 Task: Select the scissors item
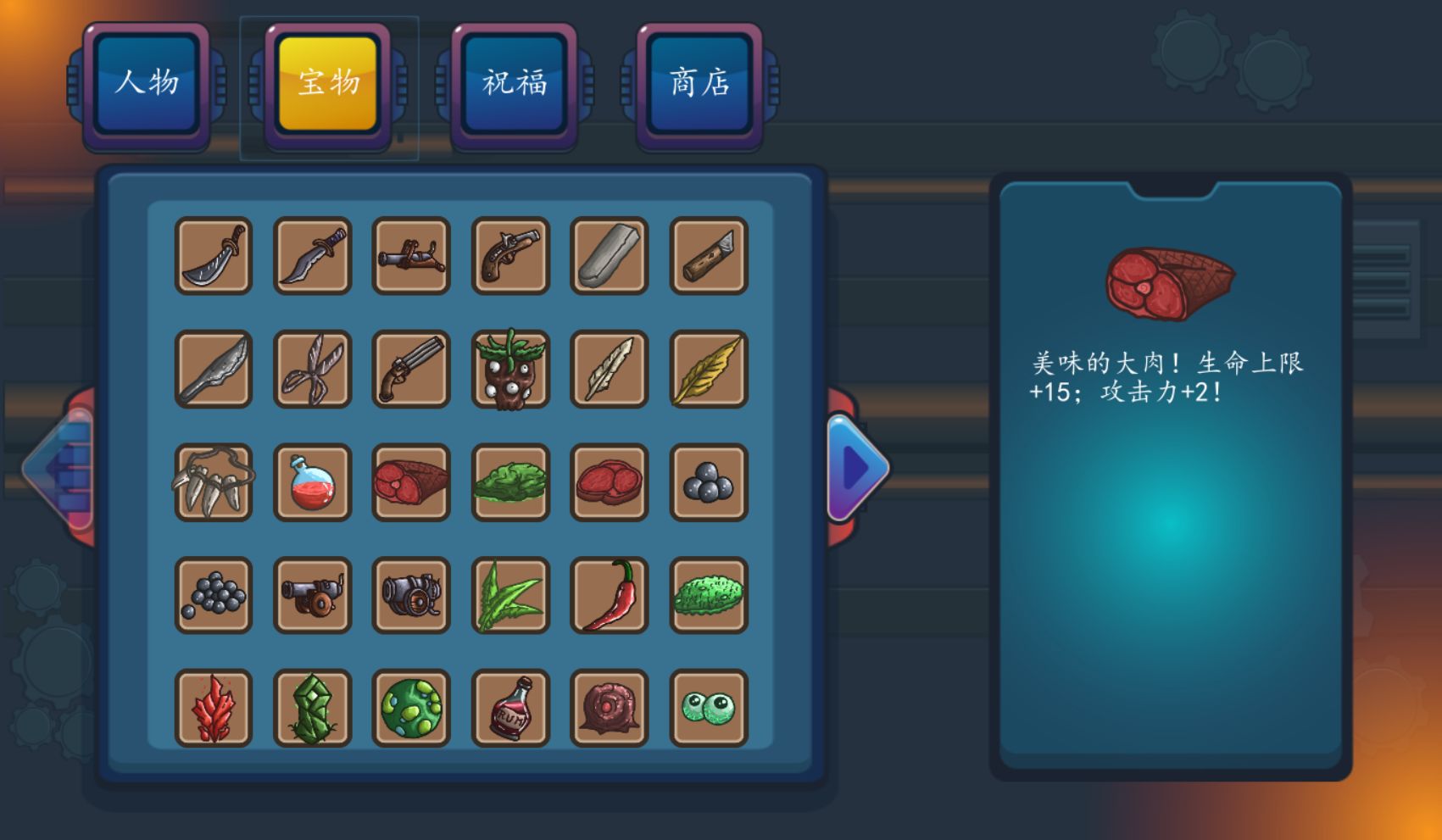click(312, 370)
